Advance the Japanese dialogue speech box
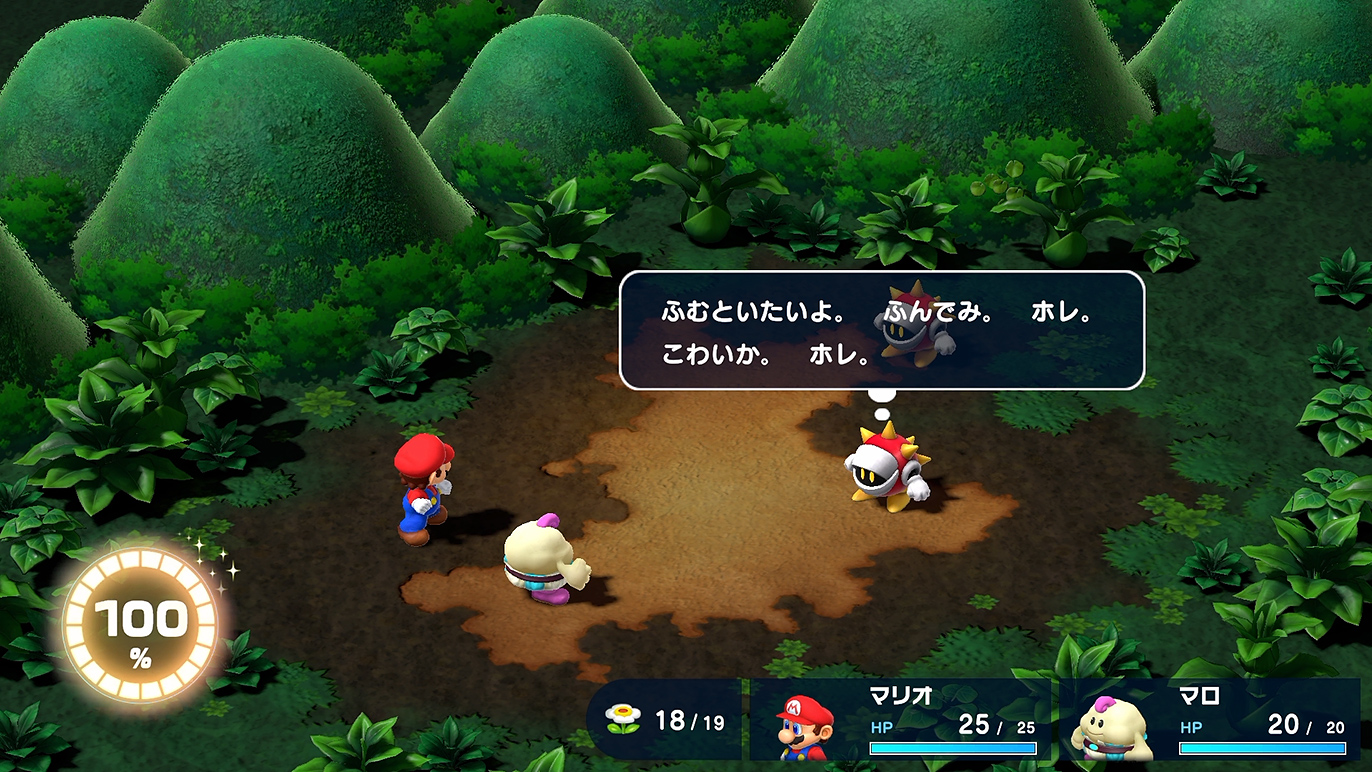The width and height of the screenshot is (1372, 772). (881, 330)
